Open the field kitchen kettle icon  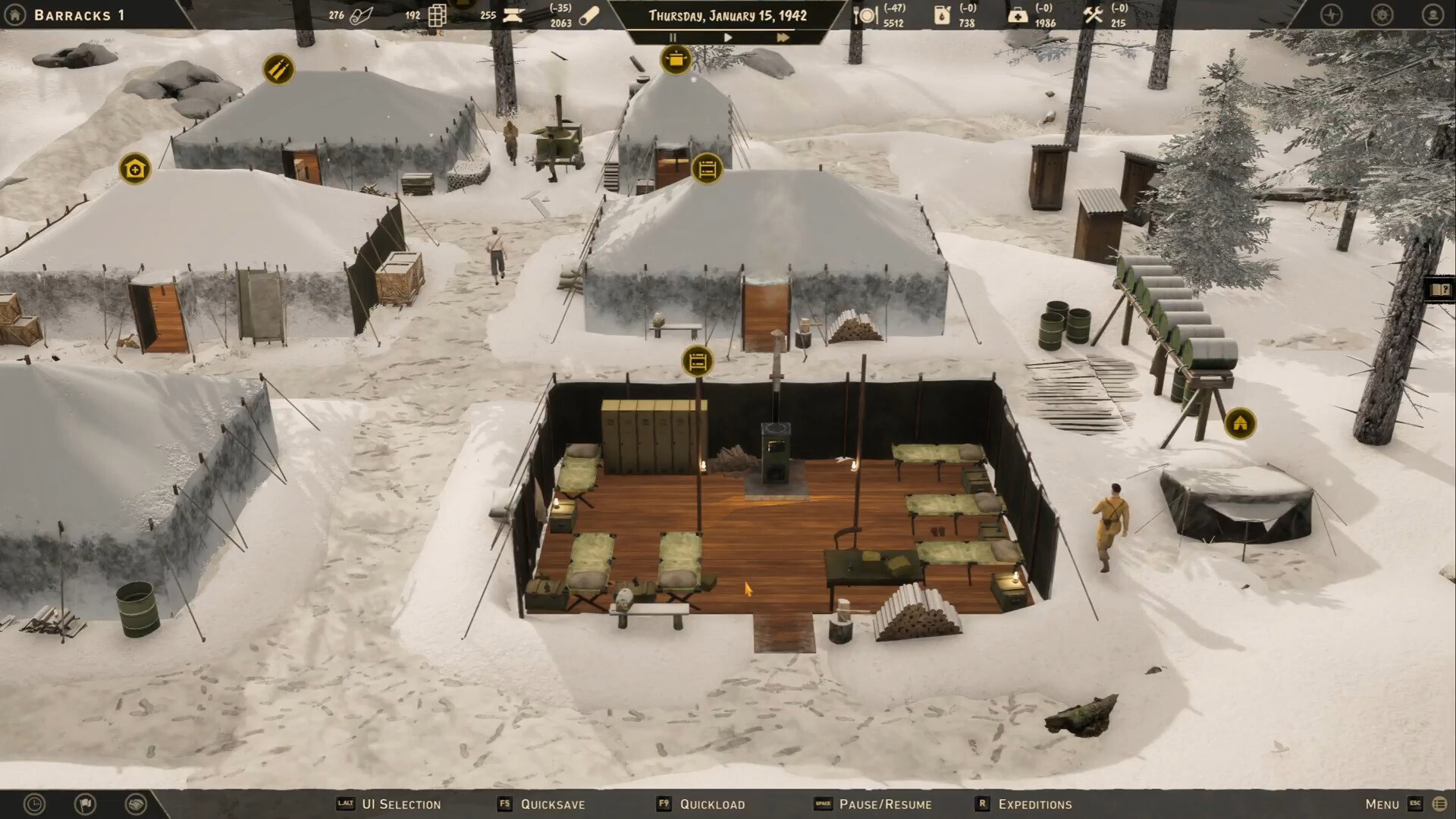pyautogui.click(x=676, y=60)
